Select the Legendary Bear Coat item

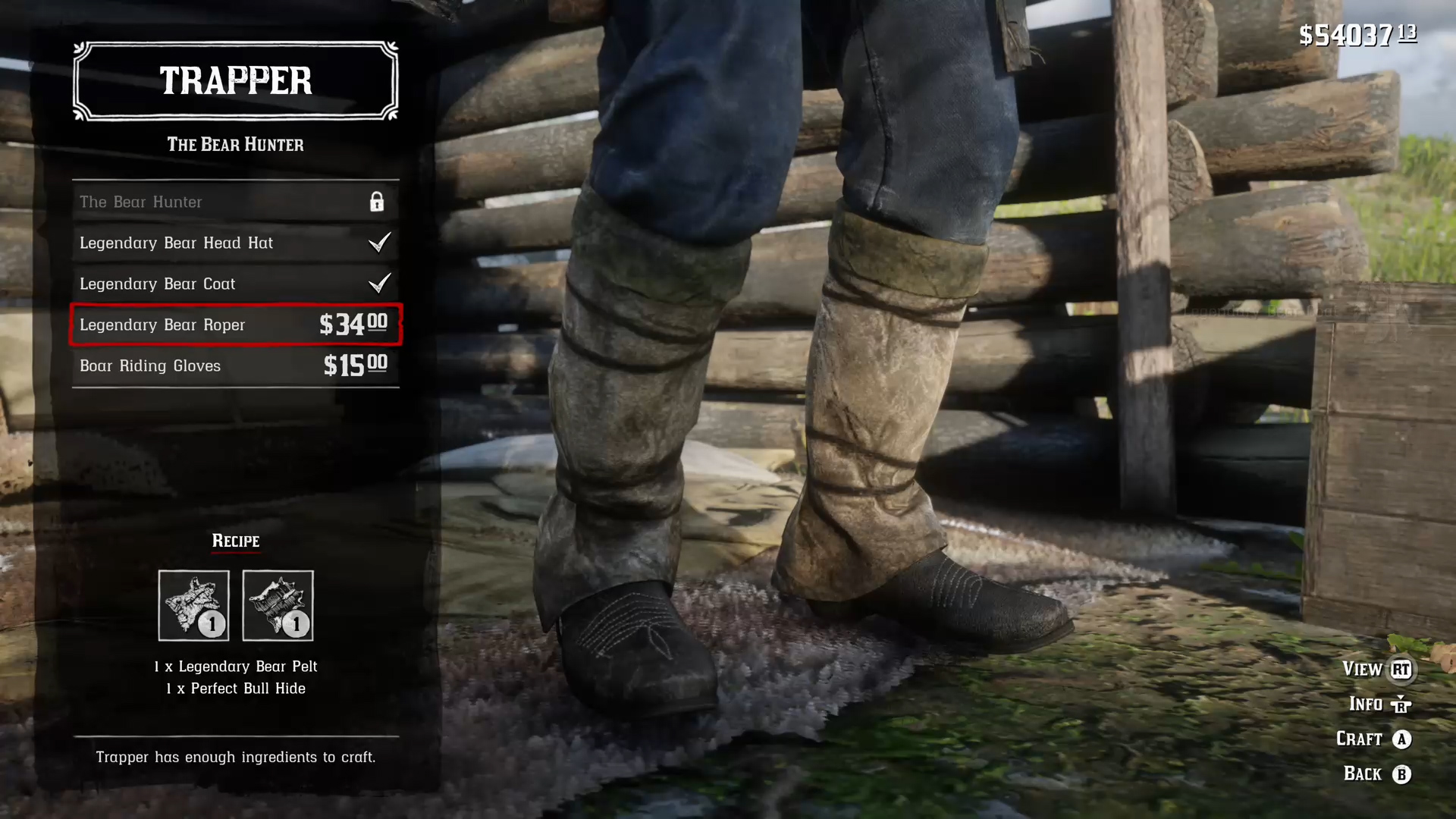pyautogui.click(x=235, y=284)
